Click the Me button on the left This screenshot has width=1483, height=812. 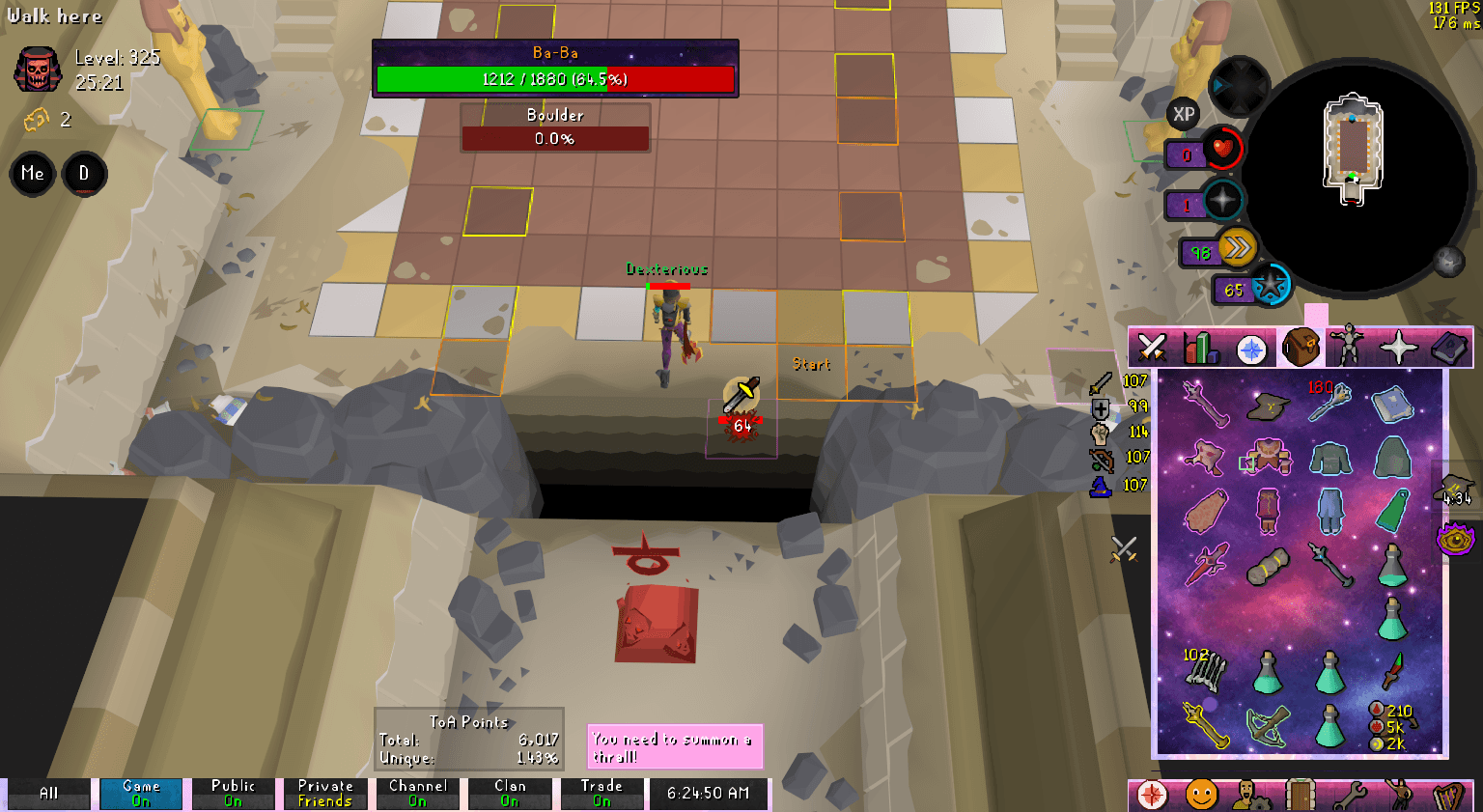32,174
